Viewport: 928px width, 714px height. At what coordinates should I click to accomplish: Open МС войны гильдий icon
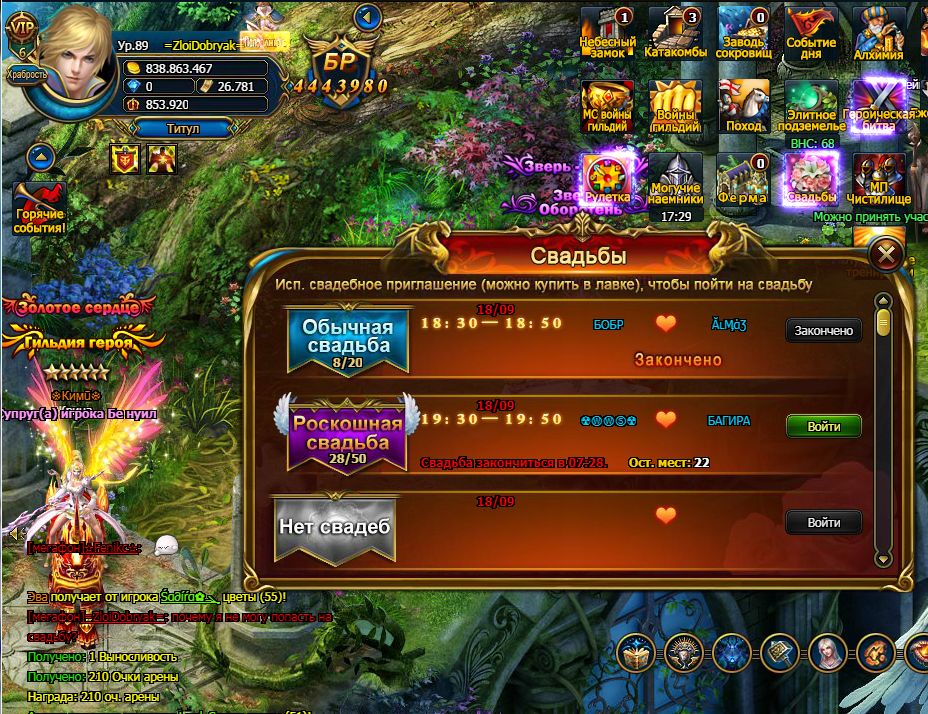click(x=608, y=107)
